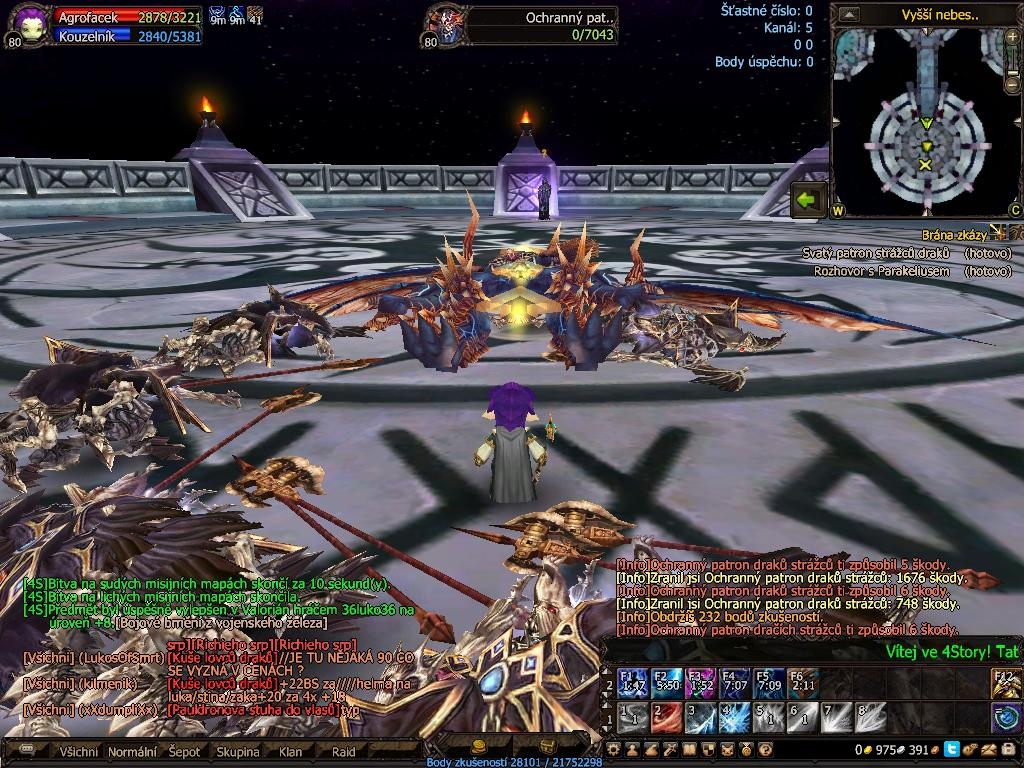Switch chat to the Všichni tab
This screenshot has width=1024, height=768.
coord(78,752)
